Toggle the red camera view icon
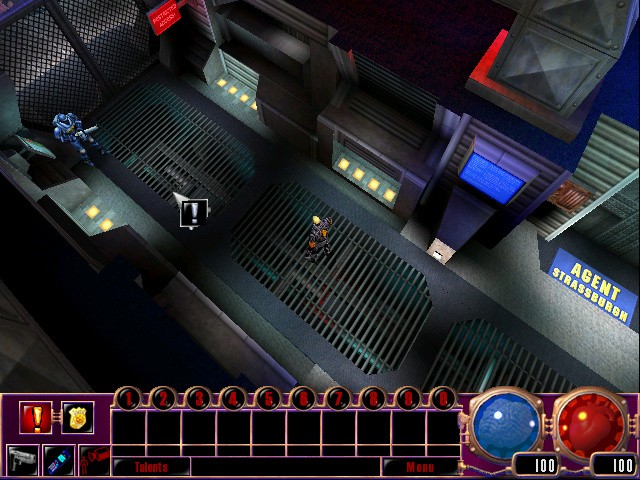Screen dimensions: 640x480 coord(93,459)
